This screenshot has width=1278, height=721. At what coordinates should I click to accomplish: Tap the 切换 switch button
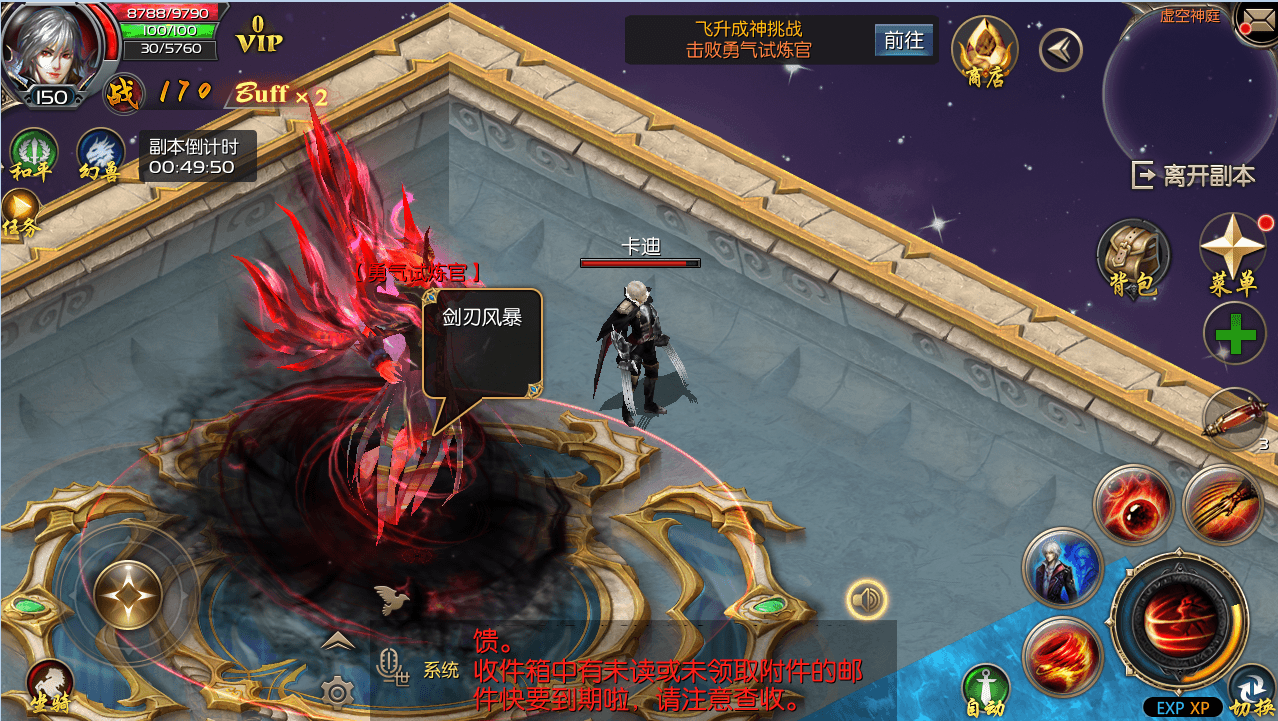[x=1249, y=691]
